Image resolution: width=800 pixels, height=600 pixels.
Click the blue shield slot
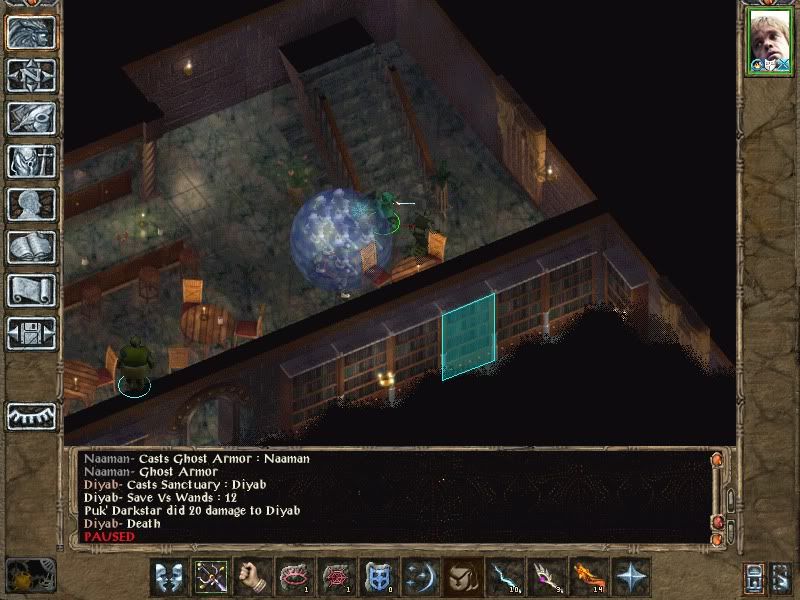click(x=379, y=577)
